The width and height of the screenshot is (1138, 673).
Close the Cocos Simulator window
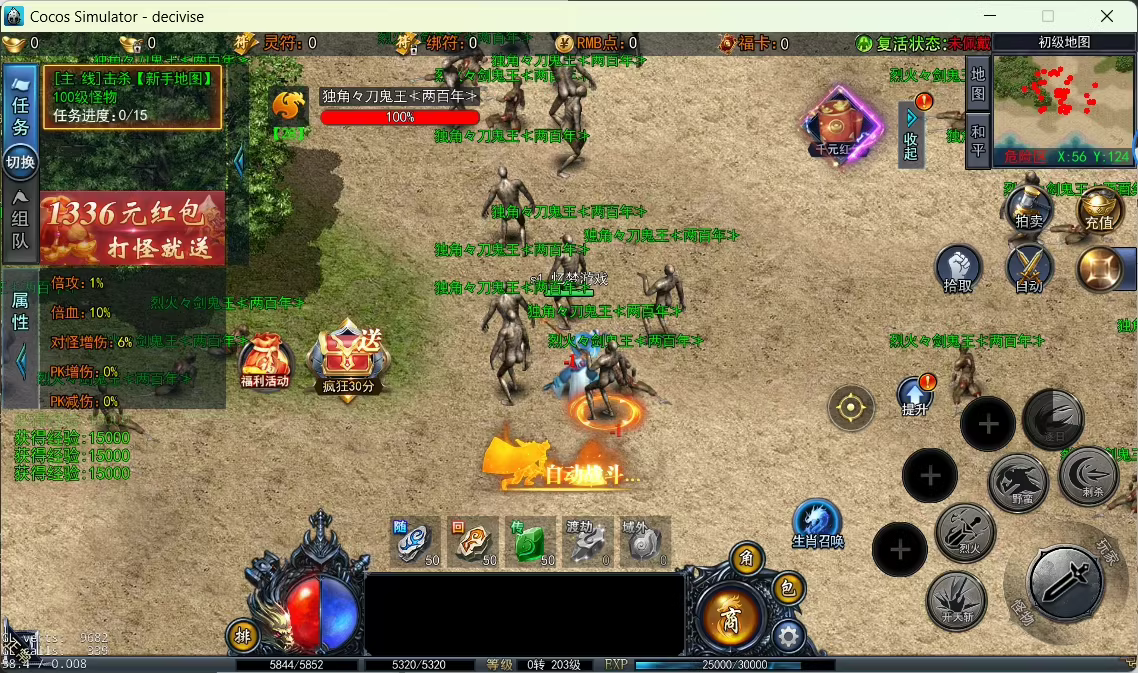1107,16
